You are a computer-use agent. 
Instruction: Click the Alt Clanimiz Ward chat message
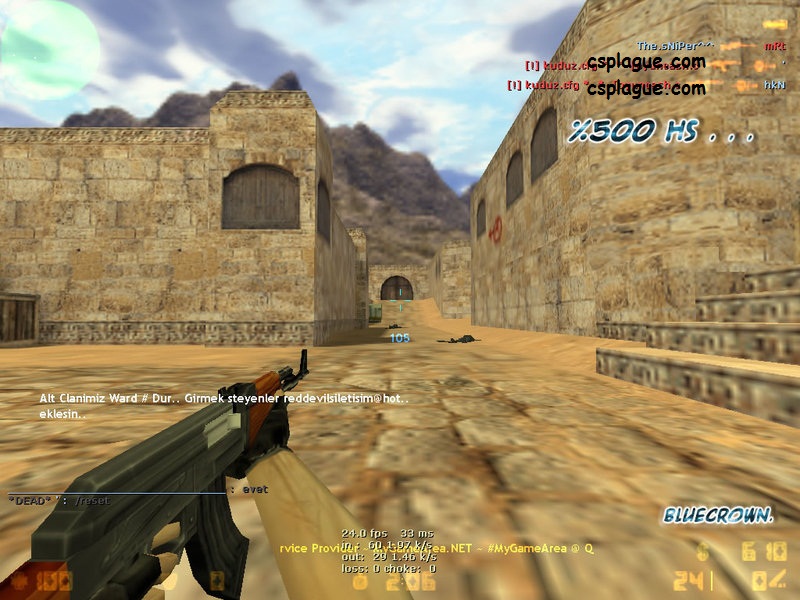coord(224,405)
